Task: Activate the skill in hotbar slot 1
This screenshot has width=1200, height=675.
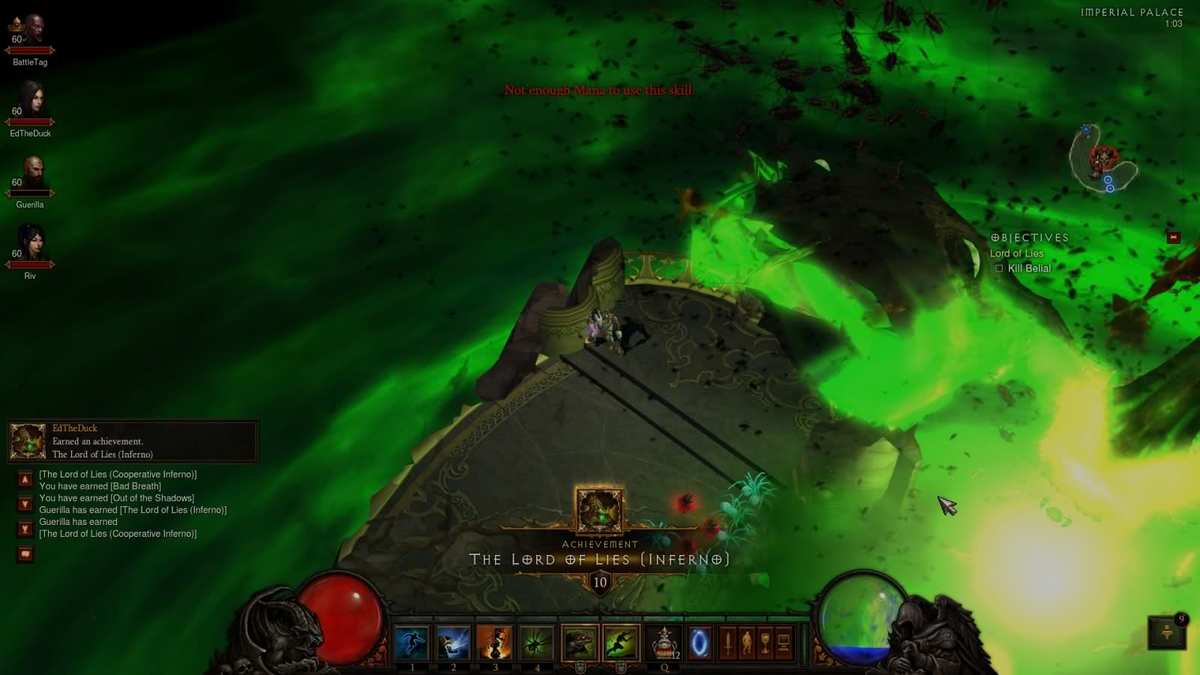Action: click(412, 643)
